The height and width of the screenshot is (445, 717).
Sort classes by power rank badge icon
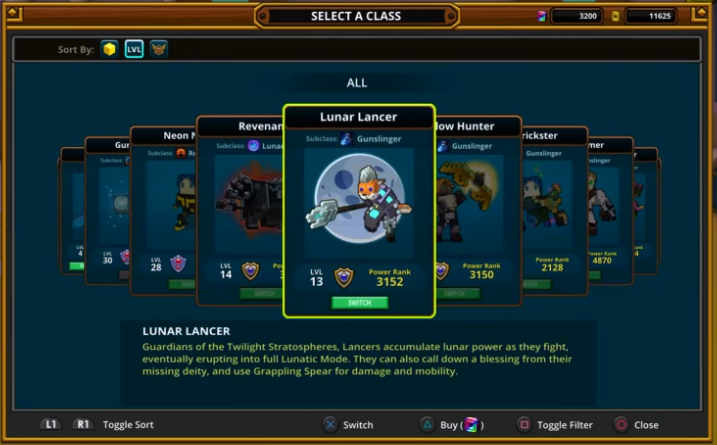tap(159, 48)
